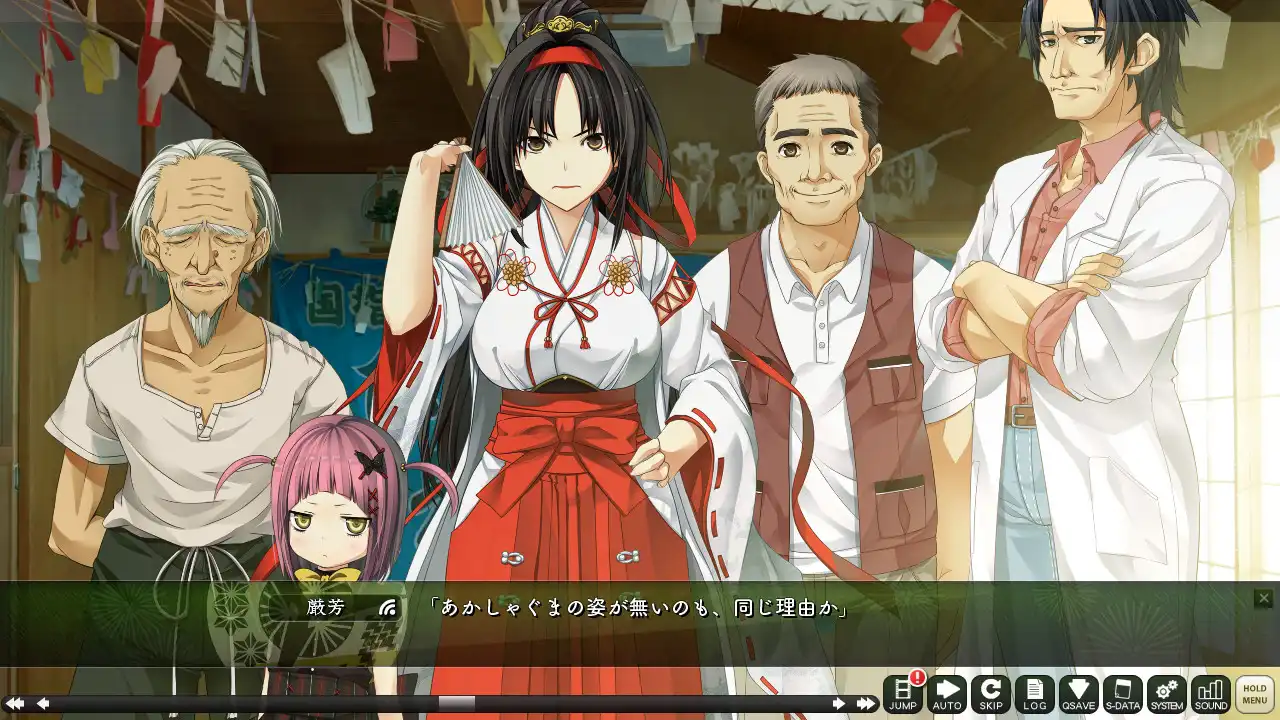Jump to the end with double right arrows
This screenshot has width=1280, height=720.
pyautogui.click(x=866, y=704)
